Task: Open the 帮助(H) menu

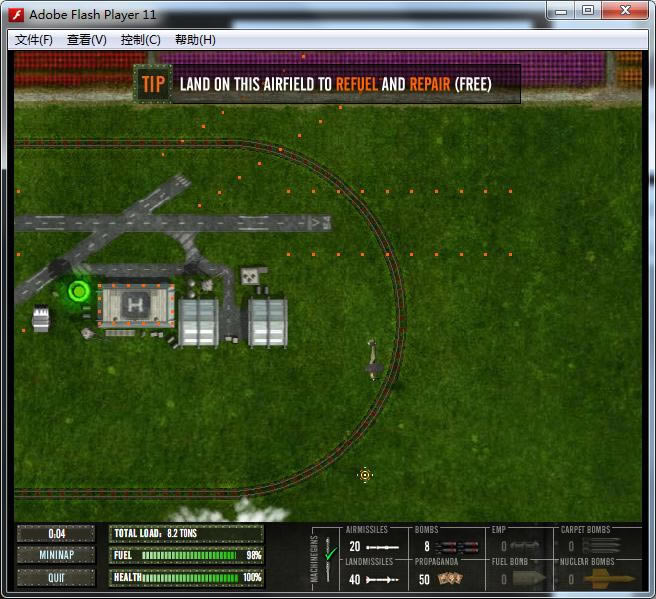Action: [195, 40]
